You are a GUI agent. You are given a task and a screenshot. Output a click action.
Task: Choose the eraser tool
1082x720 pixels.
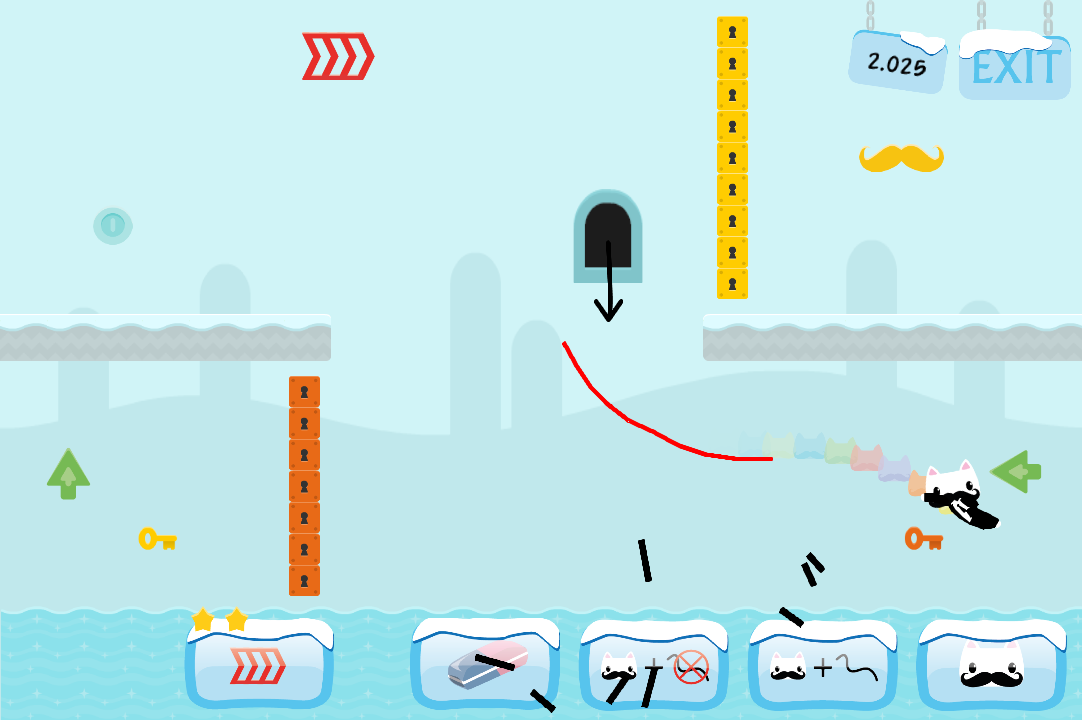(x=486, y=665)
